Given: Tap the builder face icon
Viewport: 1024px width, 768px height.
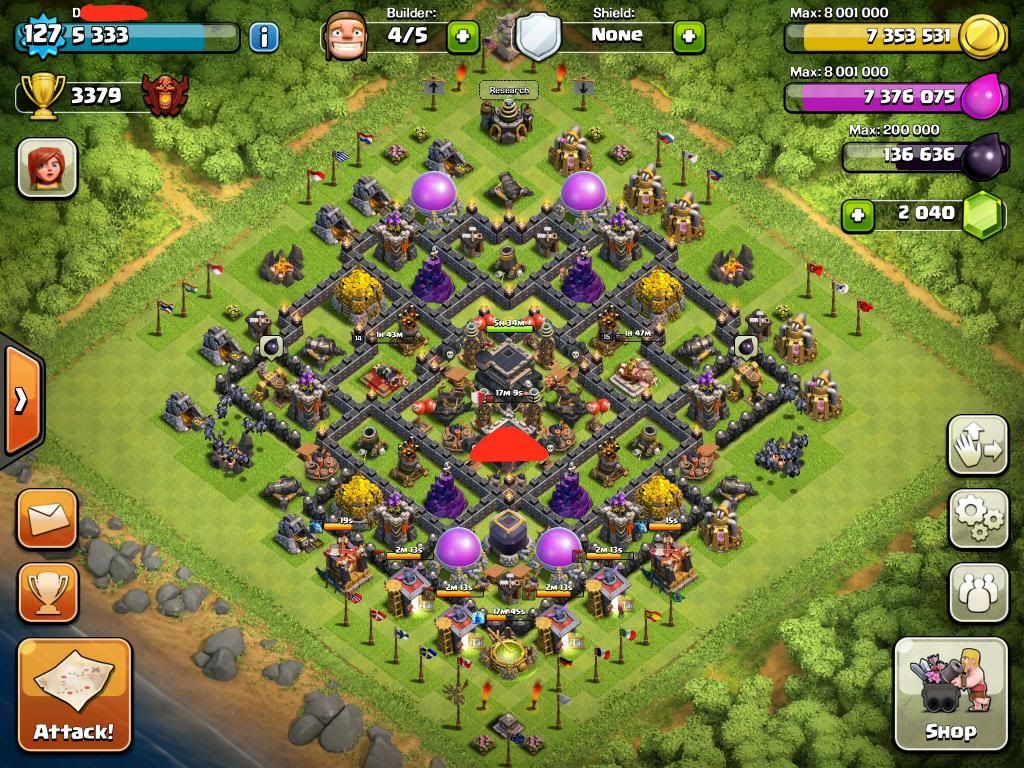Looking at the screenshot, I should click(x=346, y=37).
